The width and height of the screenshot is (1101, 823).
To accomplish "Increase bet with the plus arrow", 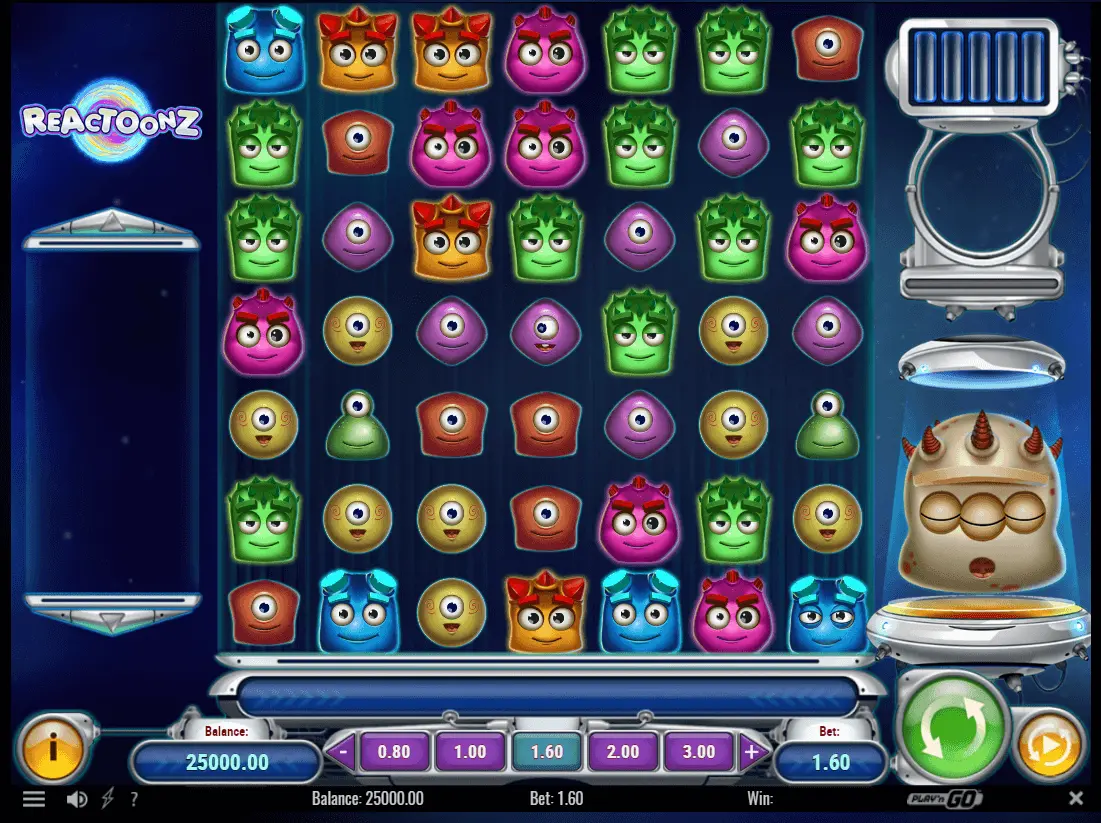I will 752,752.
